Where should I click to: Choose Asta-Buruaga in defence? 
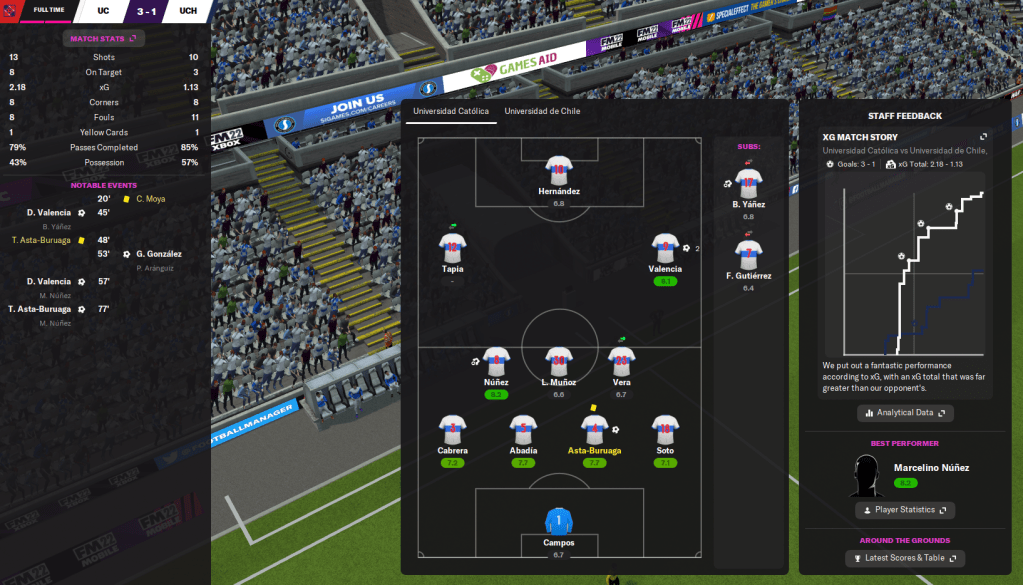(594, 430)
